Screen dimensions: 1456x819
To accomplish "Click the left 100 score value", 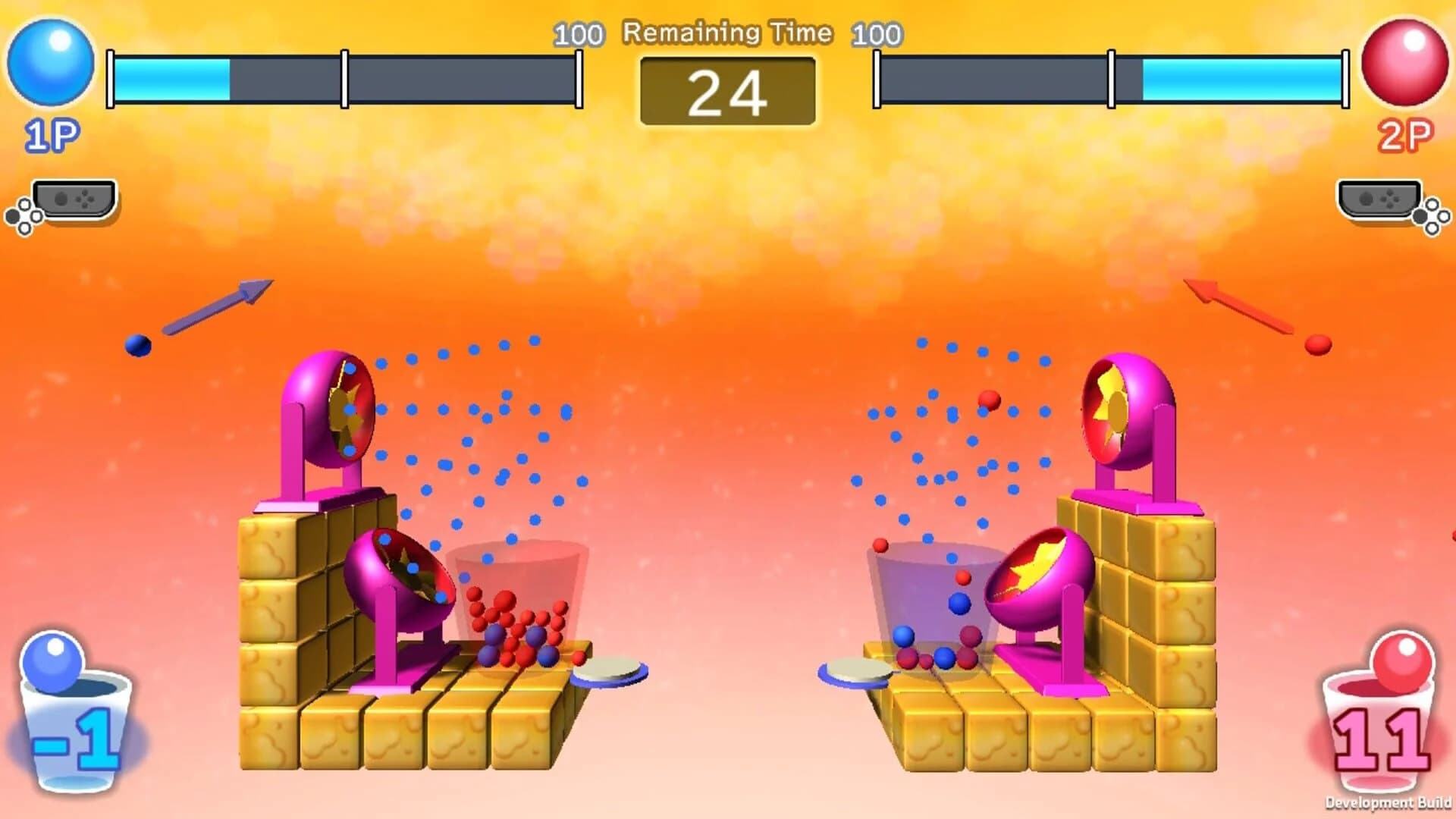I will click(578, 33).
